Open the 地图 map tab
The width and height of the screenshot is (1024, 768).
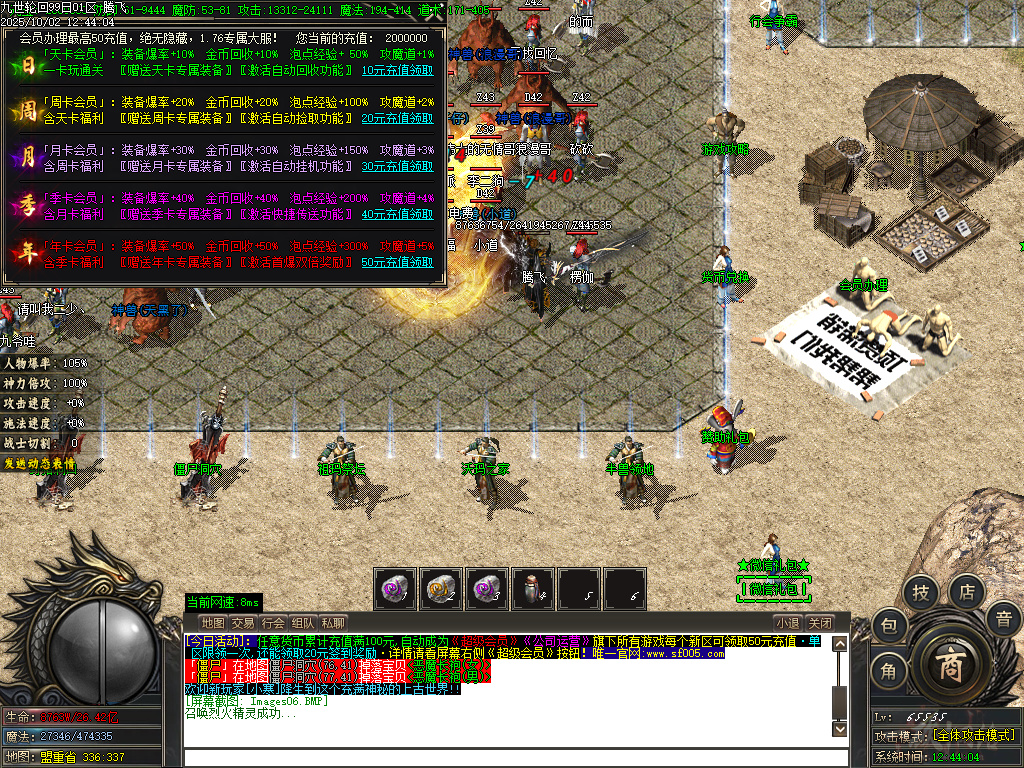pyautogui.click(x=212, y=622)
